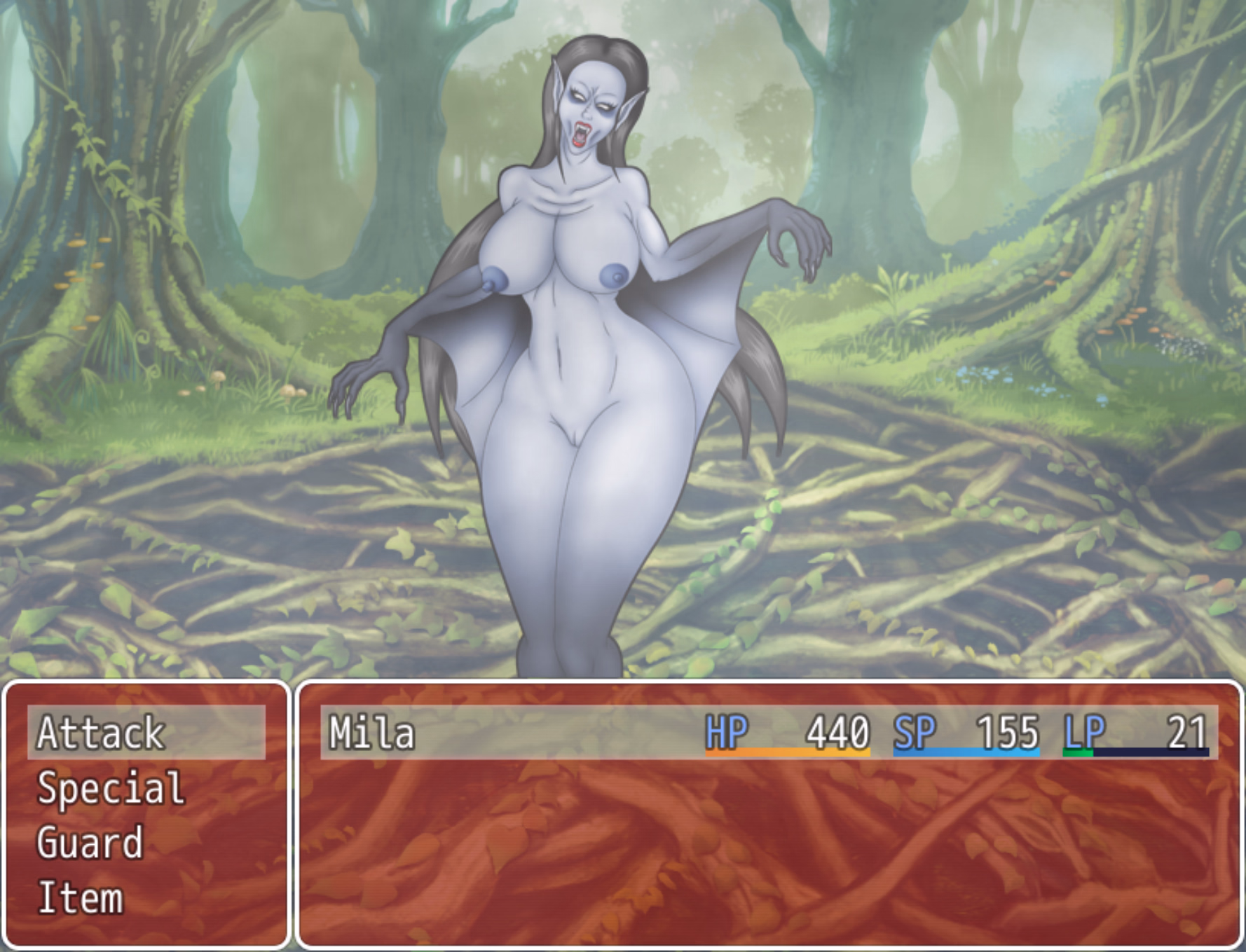Viewport: 1246px width, 952px height.
Task: Click the party status window background
Action: [x=771, y=862]
